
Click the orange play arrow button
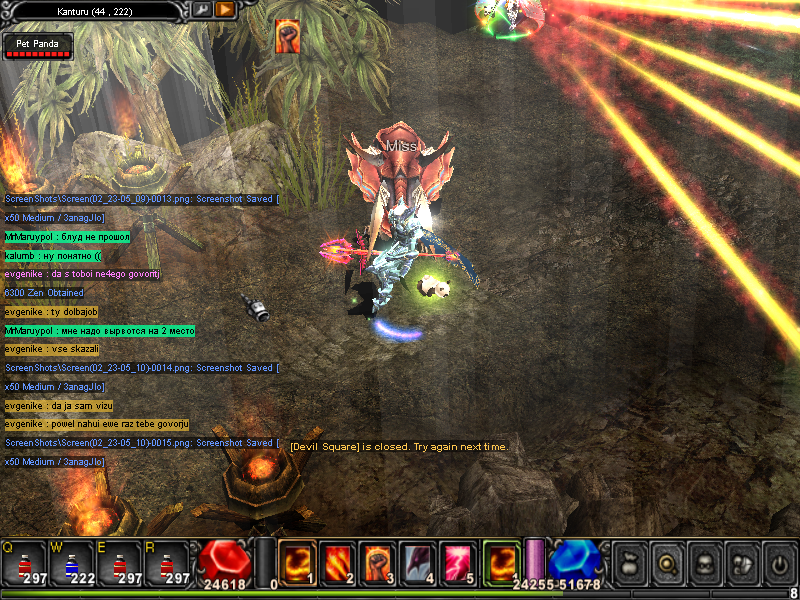click(225, 9)
